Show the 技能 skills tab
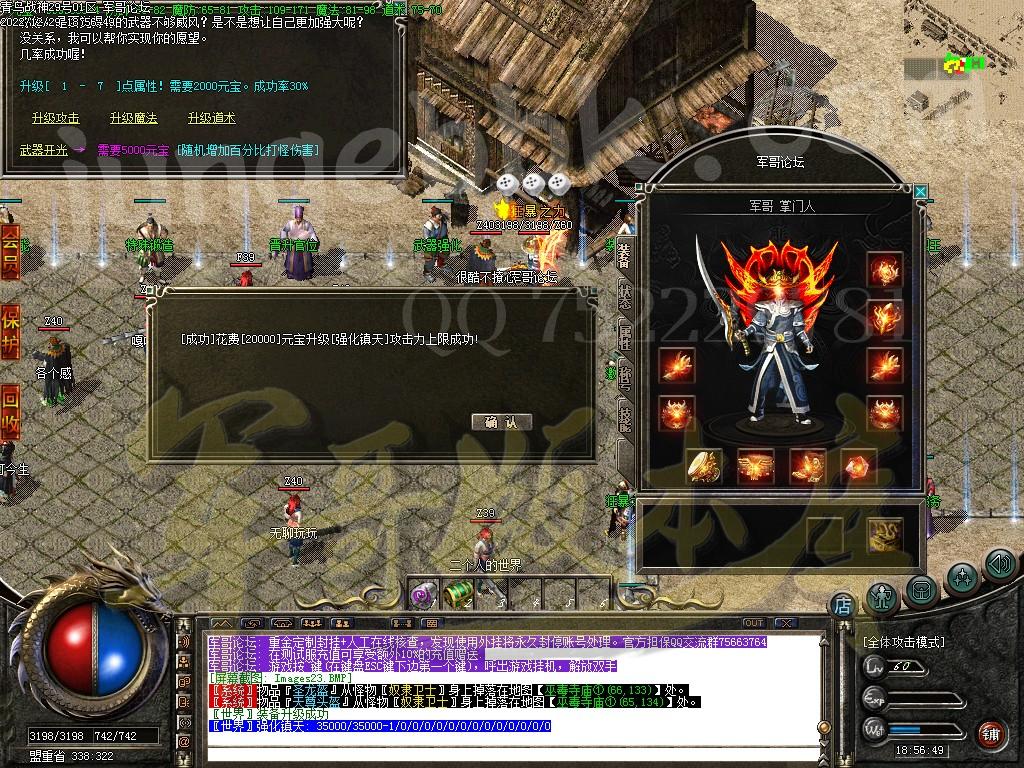1024x768 pixels. coord(624,416)
